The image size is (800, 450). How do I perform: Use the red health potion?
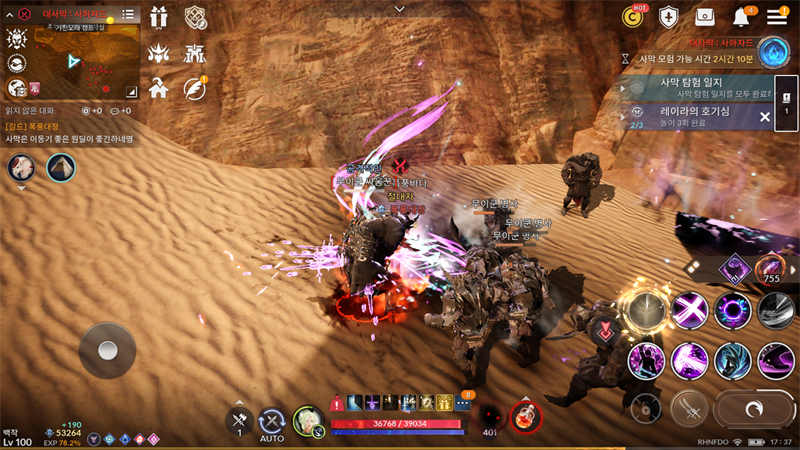pyautogui.click(x=521, y=417)
